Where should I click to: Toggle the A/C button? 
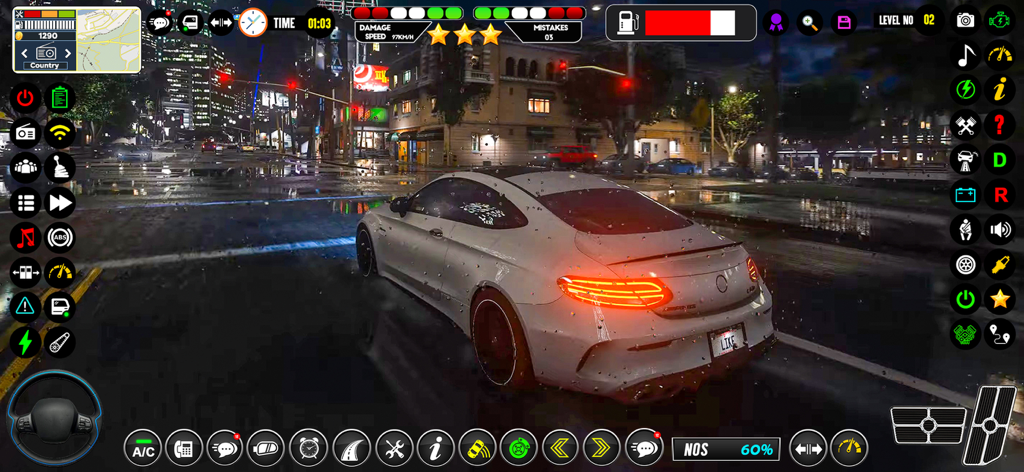point(144,448)
